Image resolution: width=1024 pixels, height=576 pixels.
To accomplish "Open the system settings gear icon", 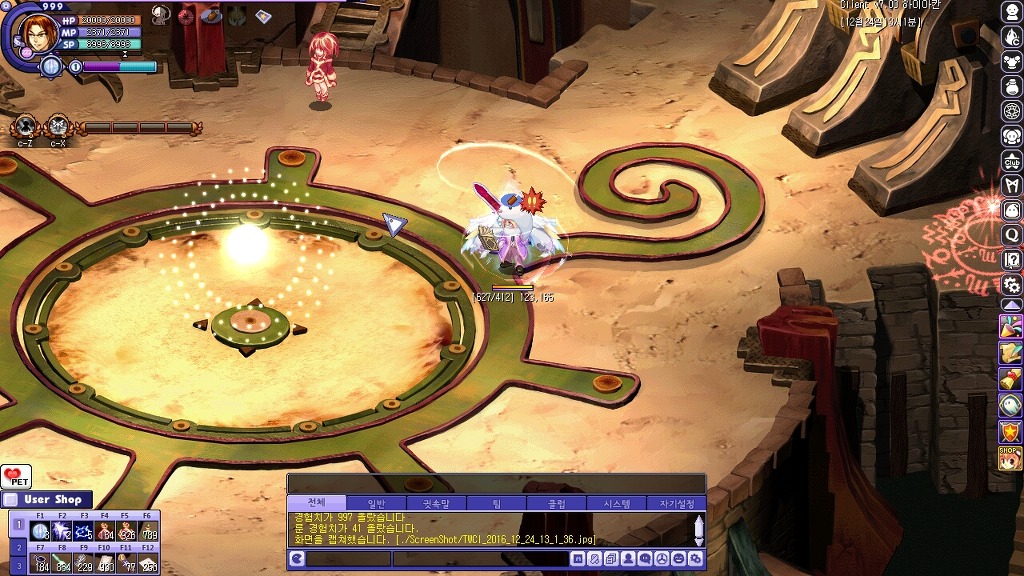I will pyautogui.click(x=1012, y=284).
